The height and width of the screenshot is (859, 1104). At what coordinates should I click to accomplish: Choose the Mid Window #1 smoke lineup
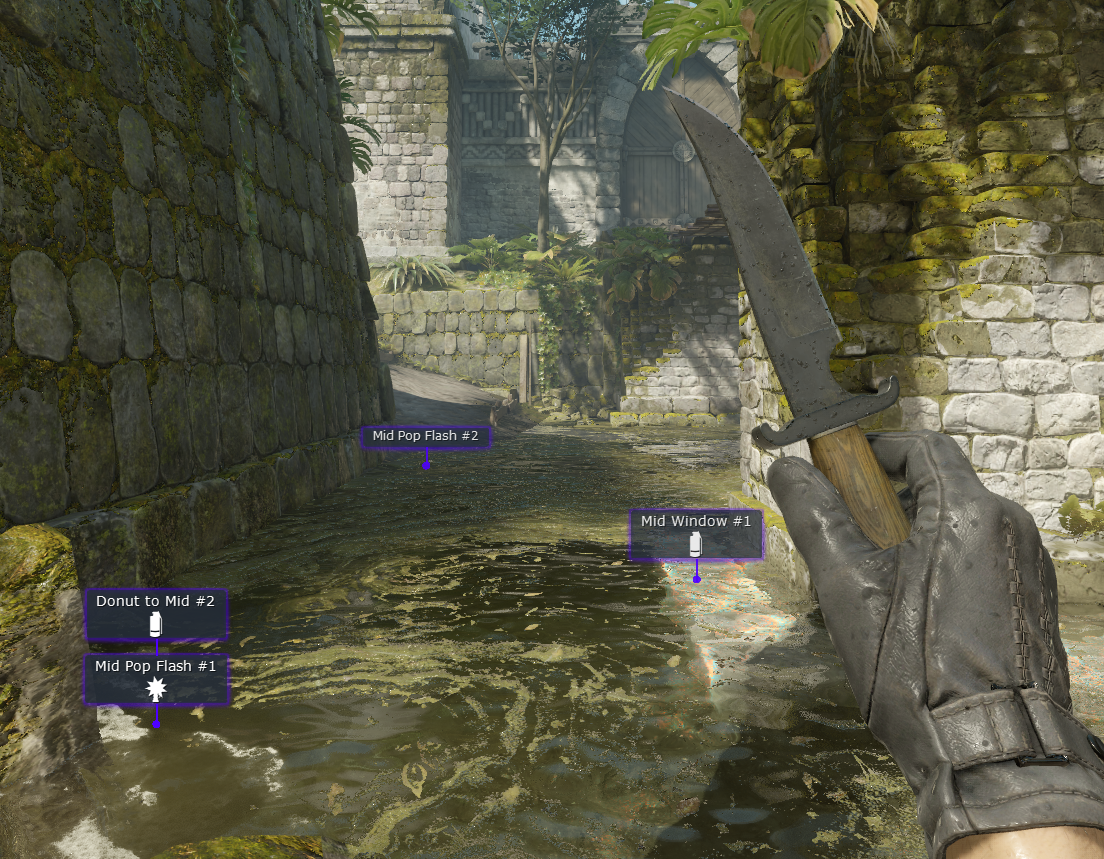tap(696, 533)
